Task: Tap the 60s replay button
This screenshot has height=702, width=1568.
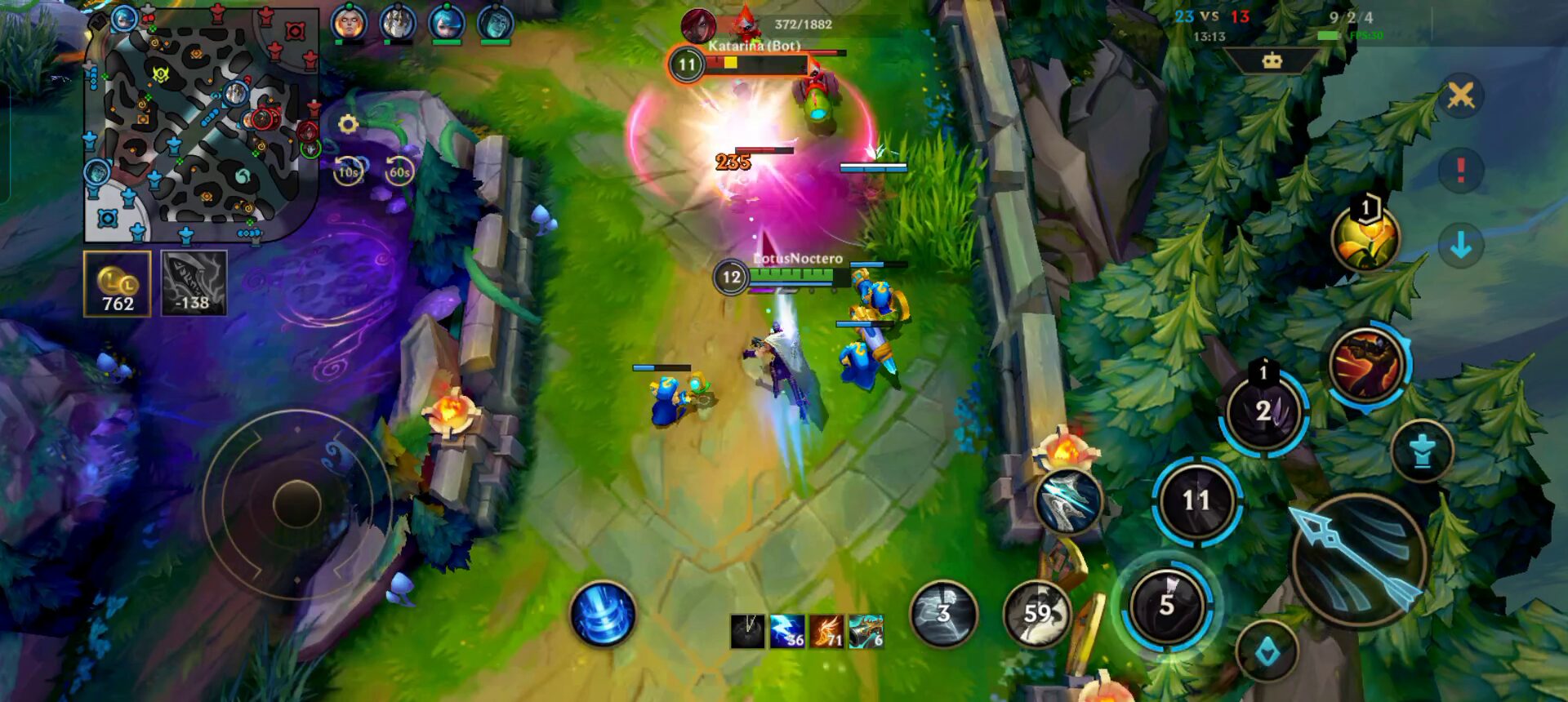Action: point(399,171)
